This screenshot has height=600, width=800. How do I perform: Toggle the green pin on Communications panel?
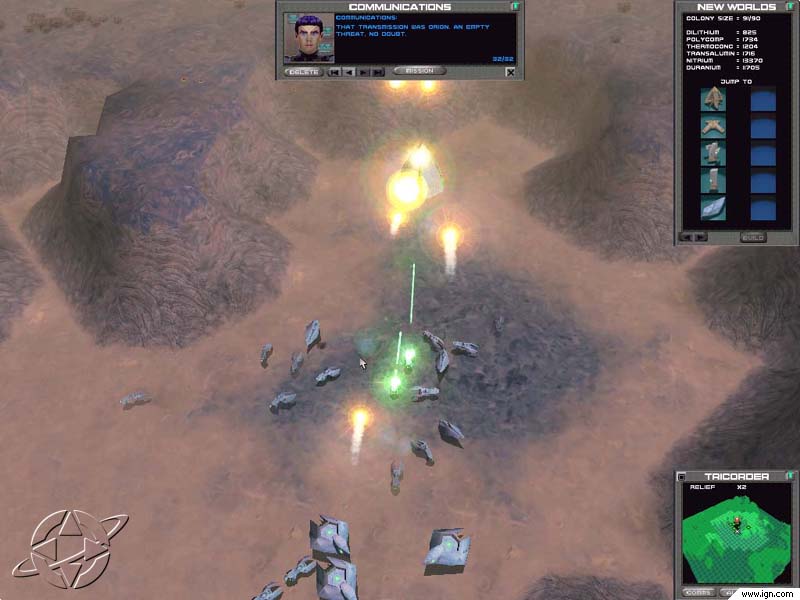[514, 7]
